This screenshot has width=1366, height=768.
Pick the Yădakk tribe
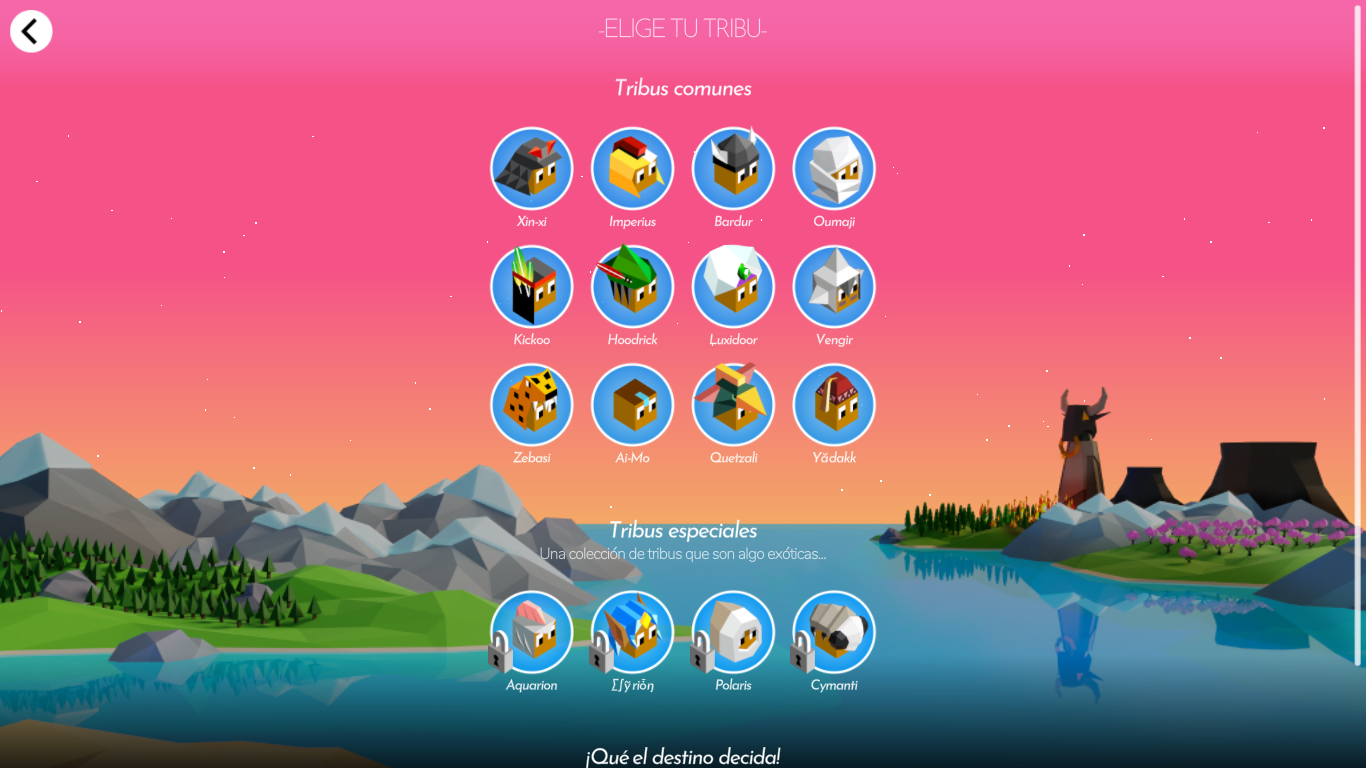click(834, 404)
